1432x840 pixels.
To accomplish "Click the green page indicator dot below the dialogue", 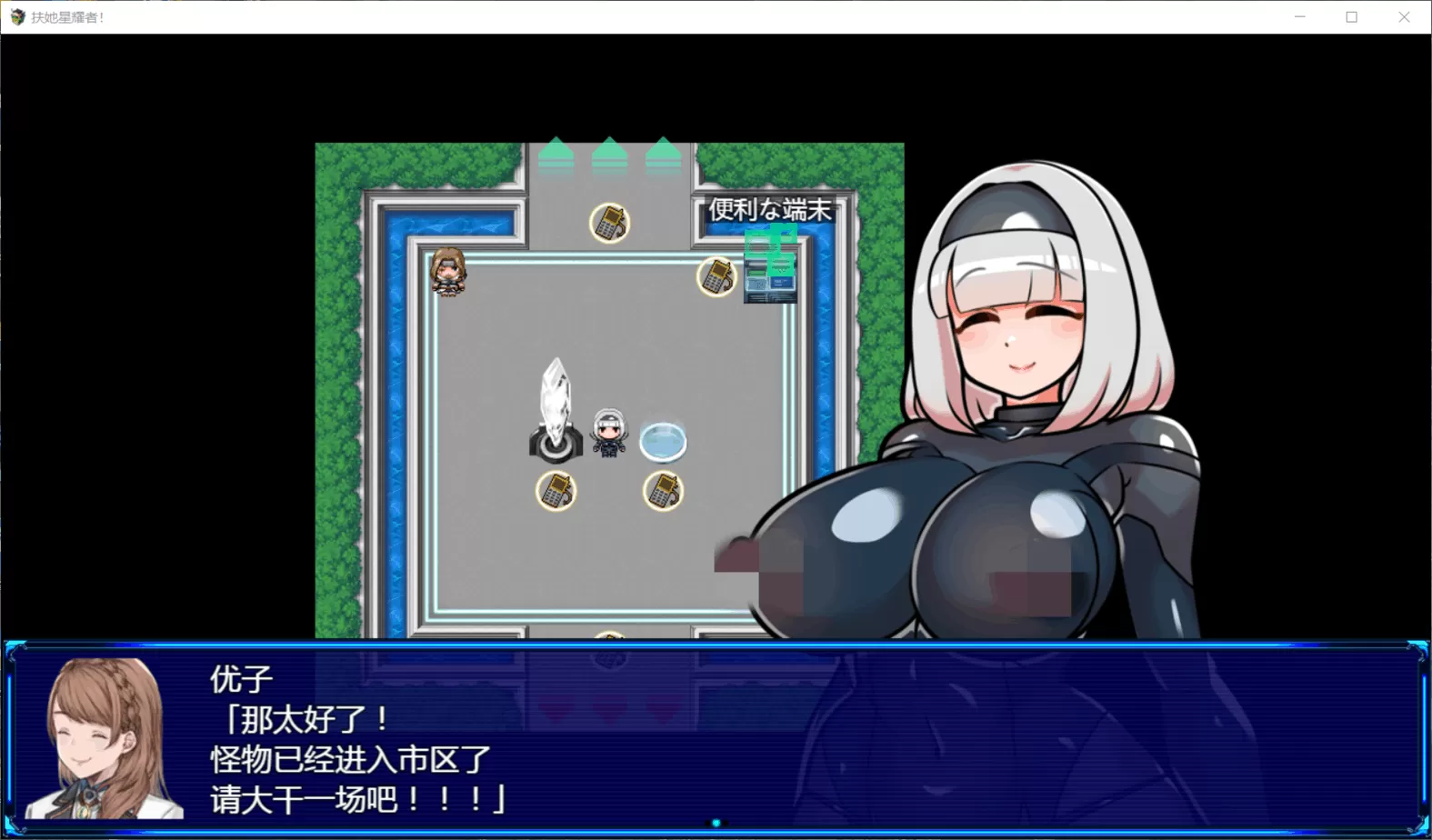I will [716, 823].
